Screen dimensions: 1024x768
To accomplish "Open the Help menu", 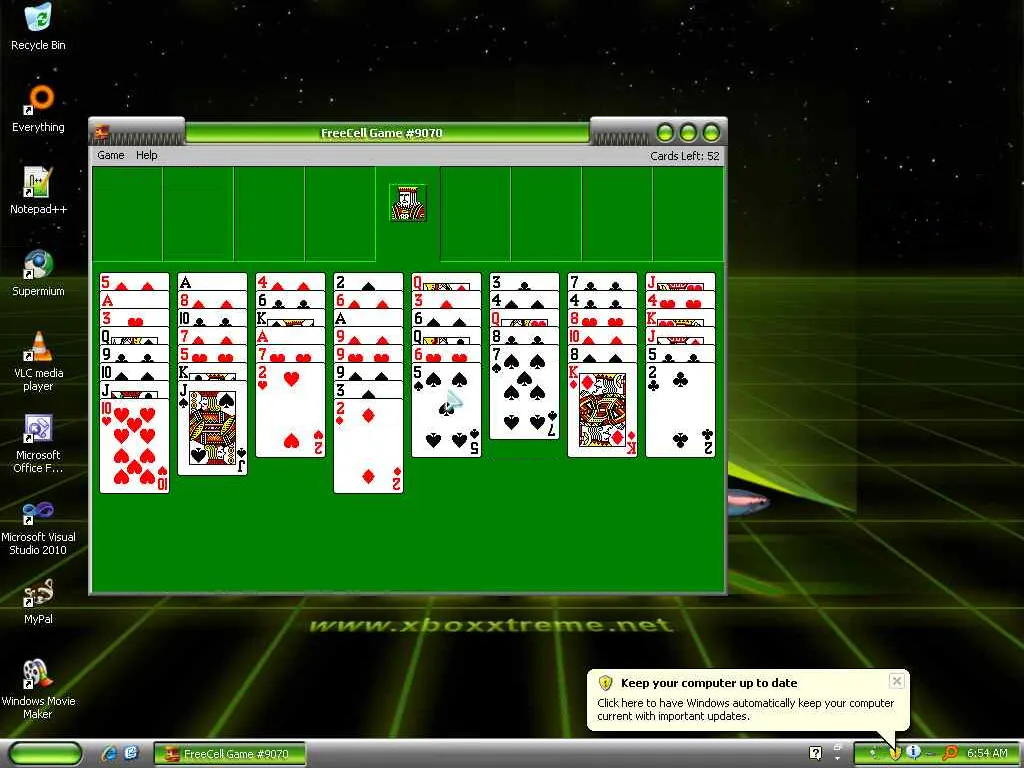I will tap(147, 155).
